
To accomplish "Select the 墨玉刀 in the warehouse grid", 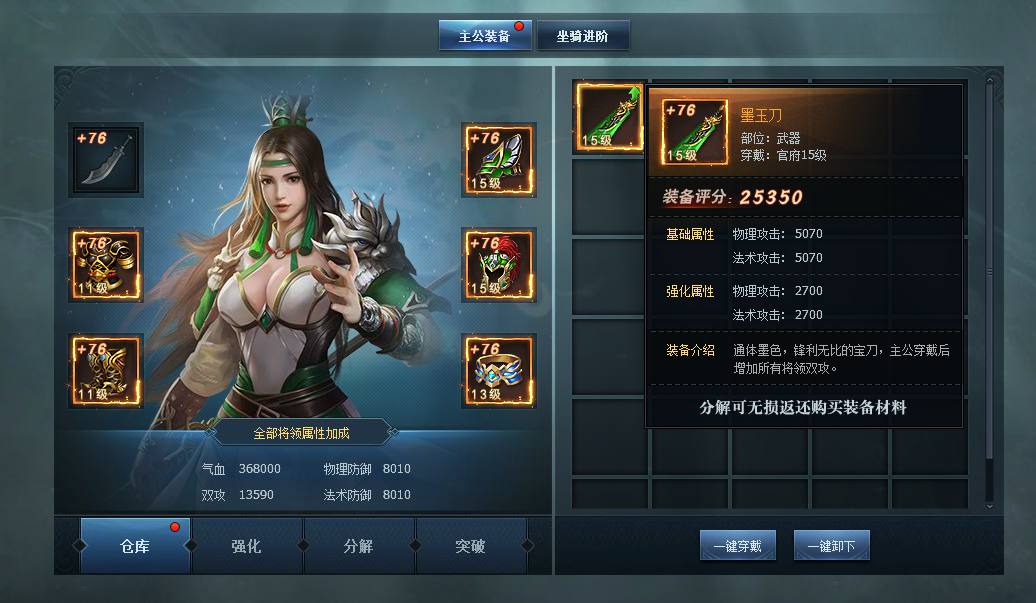I will 608,118.
